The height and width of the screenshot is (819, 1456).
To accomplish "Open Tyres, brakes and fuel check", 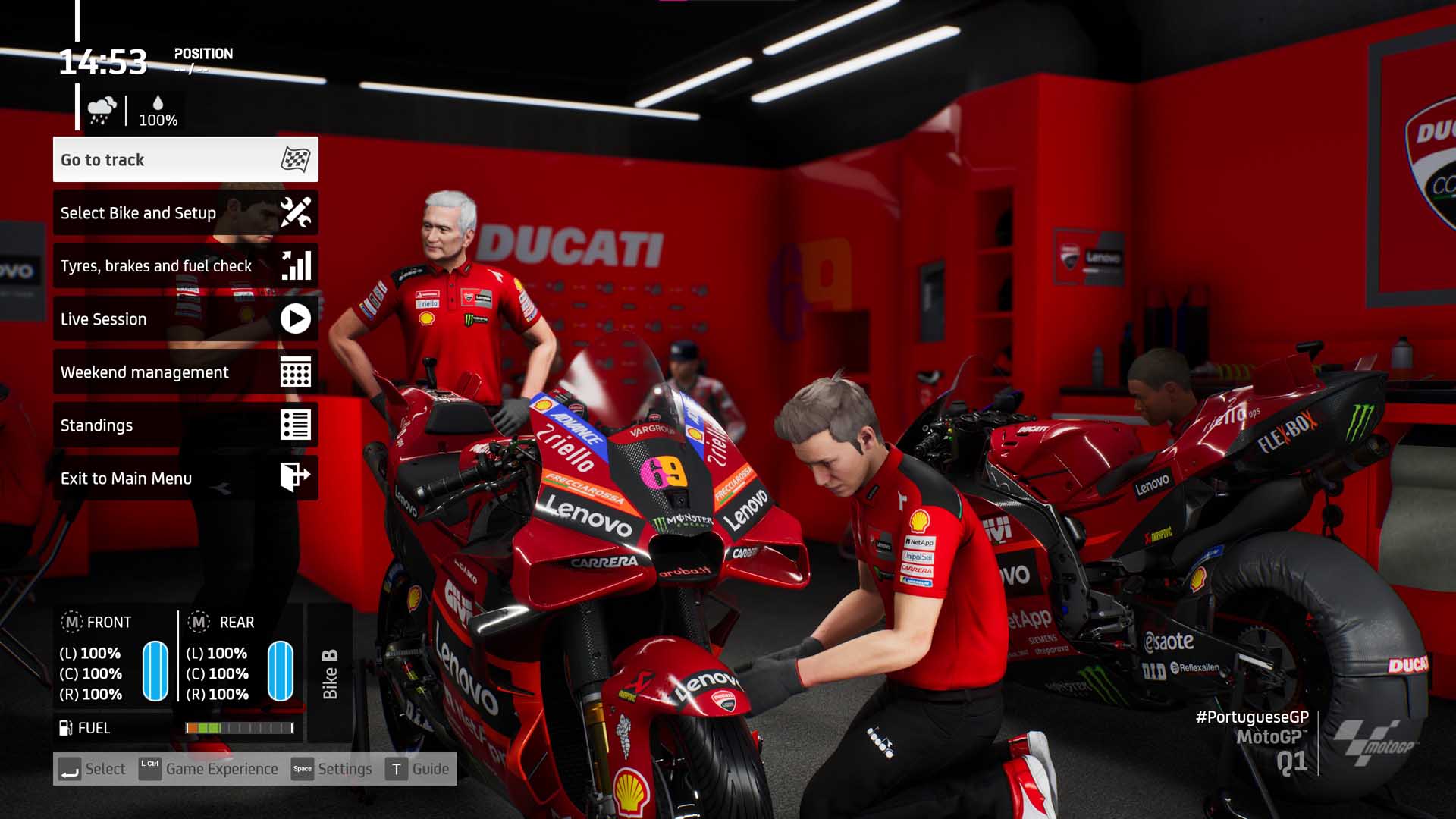I will (x=185, y=266).
